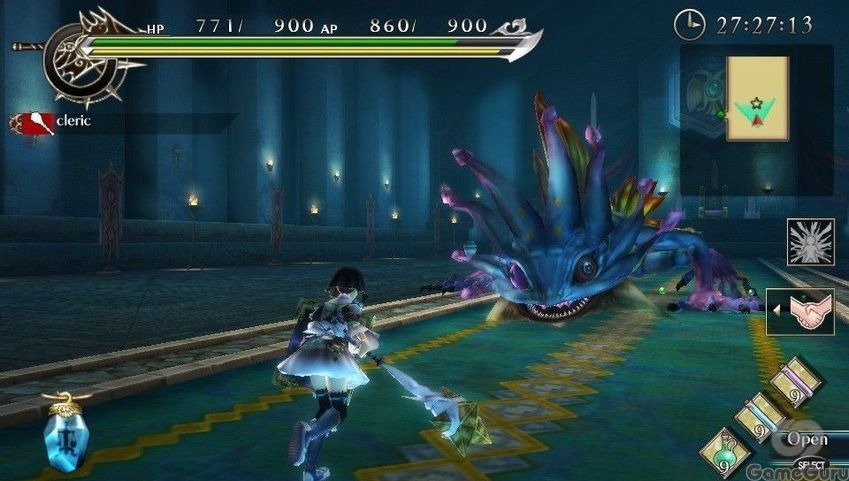Use the blue-striped item card
Image resolution: width=849 pixels, height=481 pixels.
760,415
